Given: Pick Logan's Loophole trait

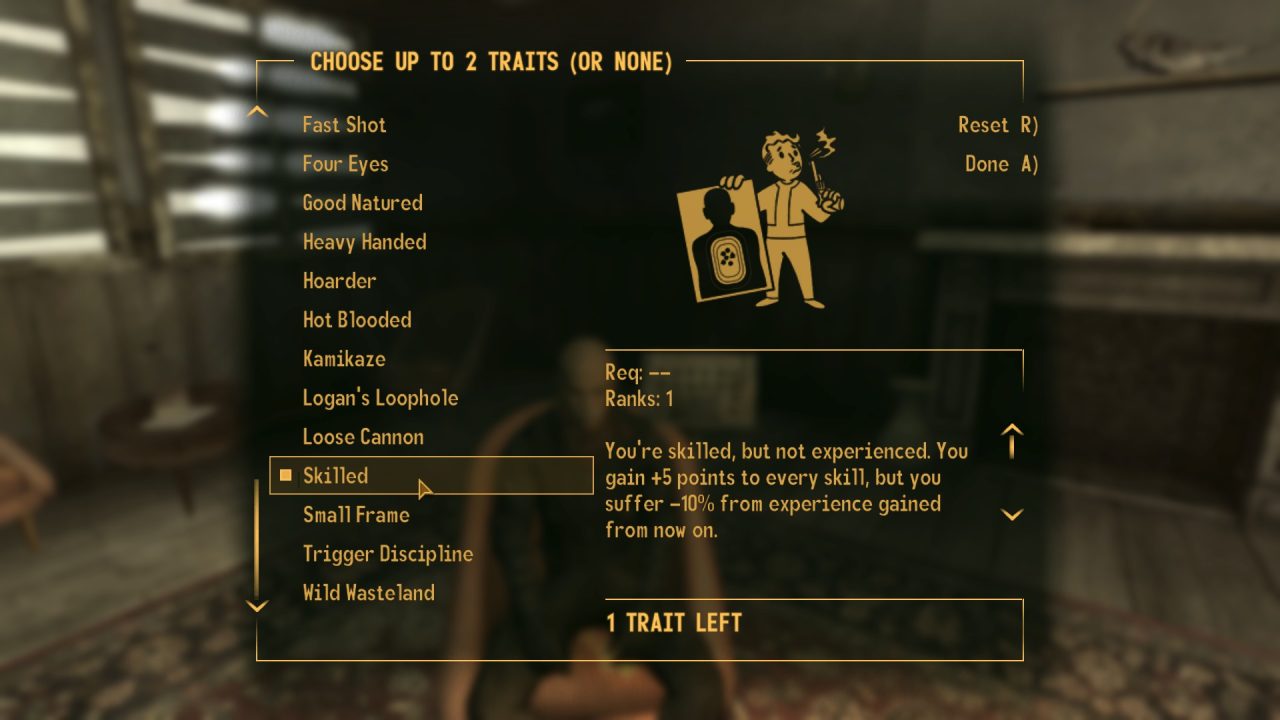Looking at the screenshot, I should 380,397.
